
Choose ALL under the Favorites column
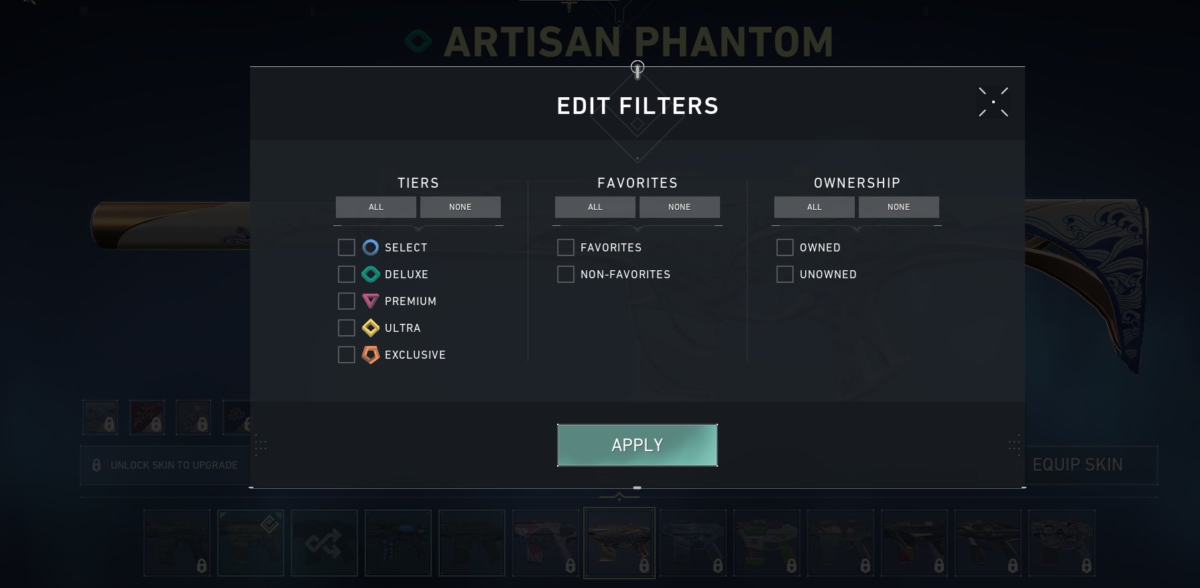click(x=595, y=207)
